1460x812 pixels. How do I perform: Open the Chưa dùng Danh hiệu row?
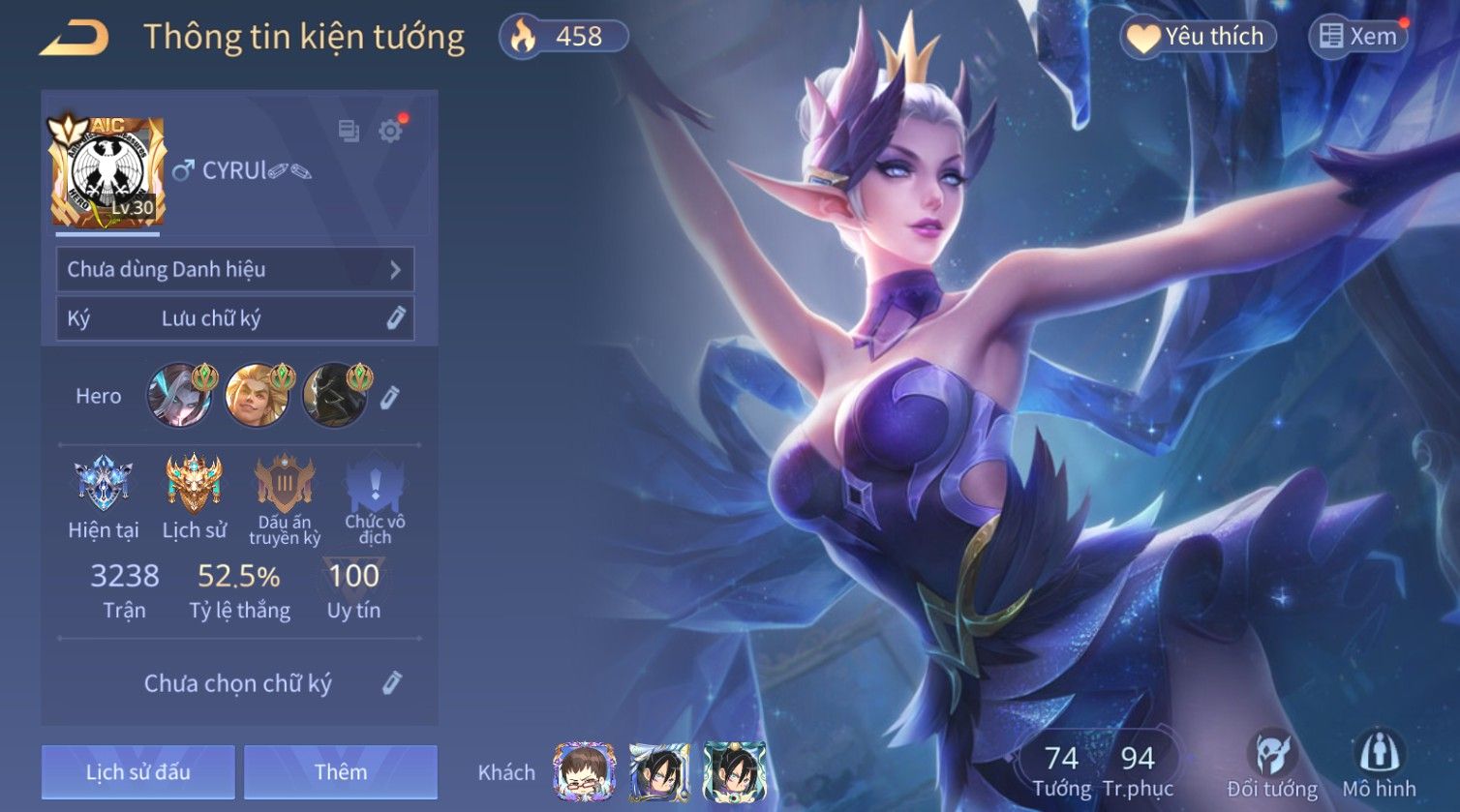(x=234, y=269)
